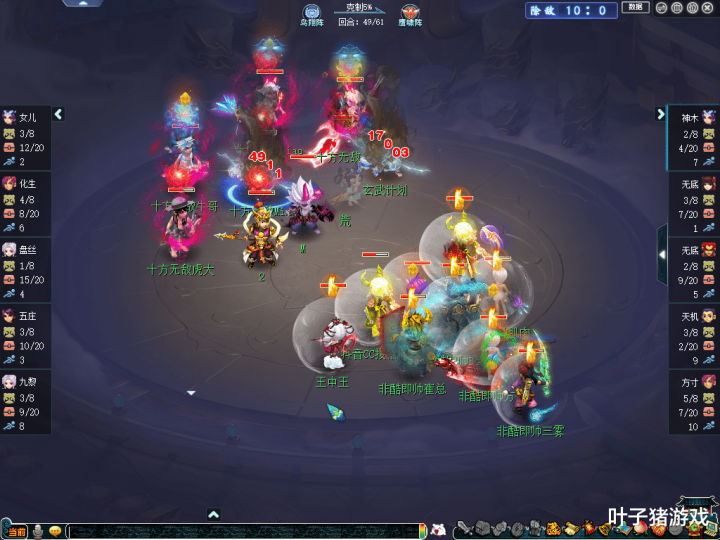The image size is (720, 540).
Task: Select the 九黎 team member row
Action: click(26, 401)
